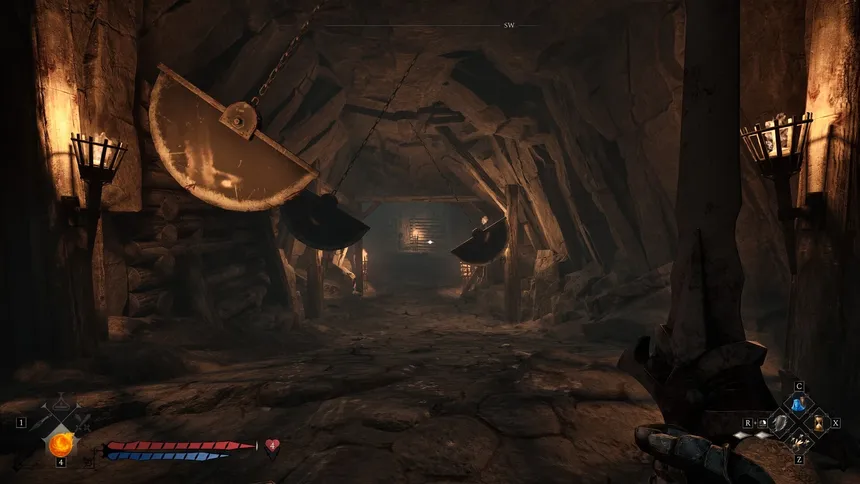Viewport: 860px width, 484px height.
Task: Use the hourglass ability
Action: coord(818,423)
